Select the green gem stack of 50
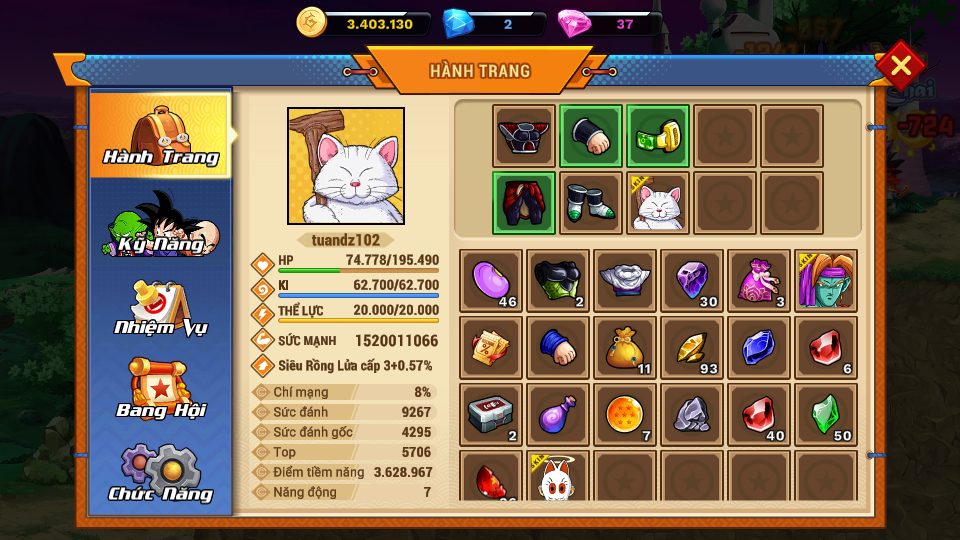The image size is (960, 540). click(826, 414)
